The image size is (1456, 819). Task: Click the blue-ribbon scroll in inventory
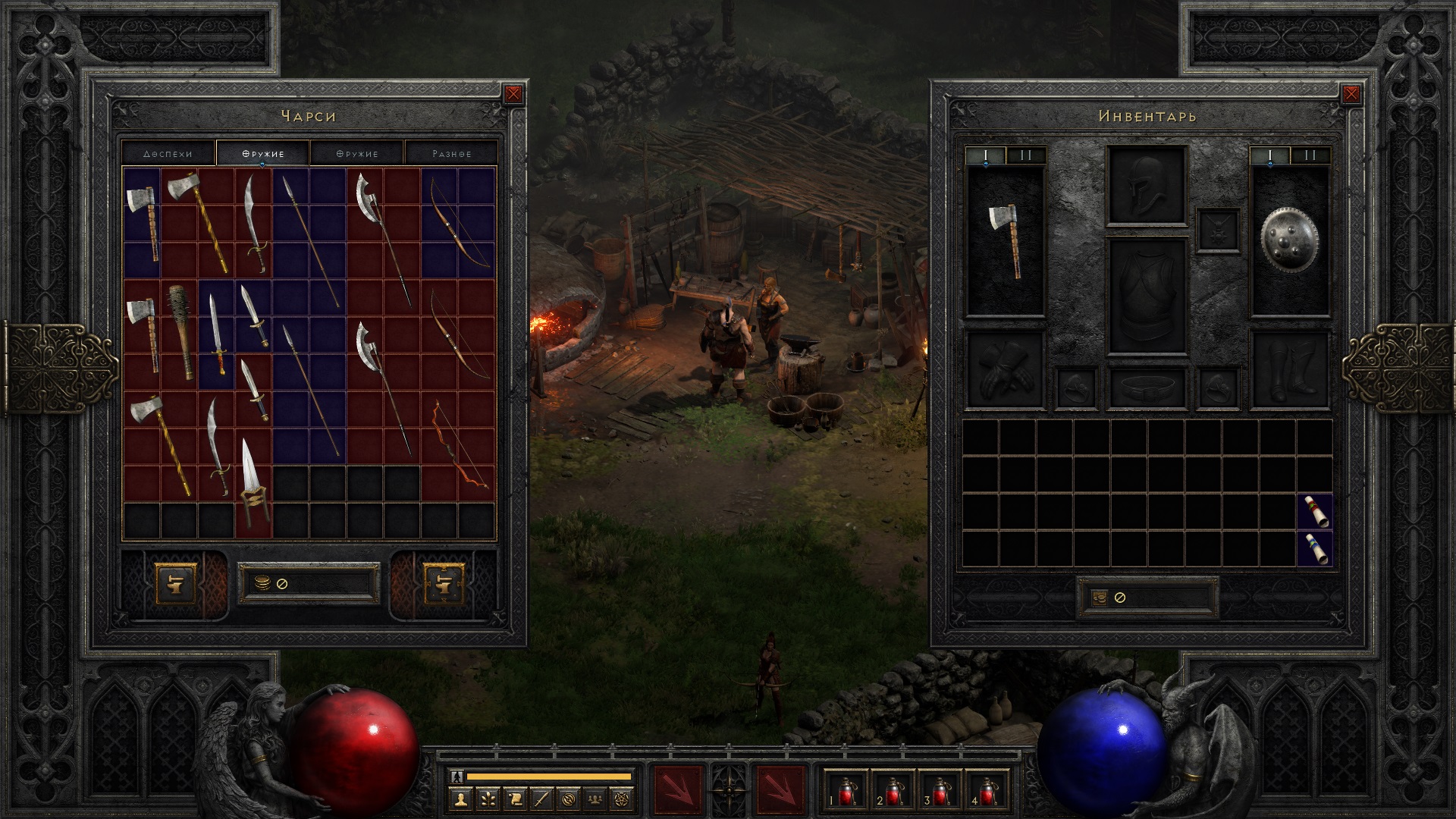click(1315, 548)
